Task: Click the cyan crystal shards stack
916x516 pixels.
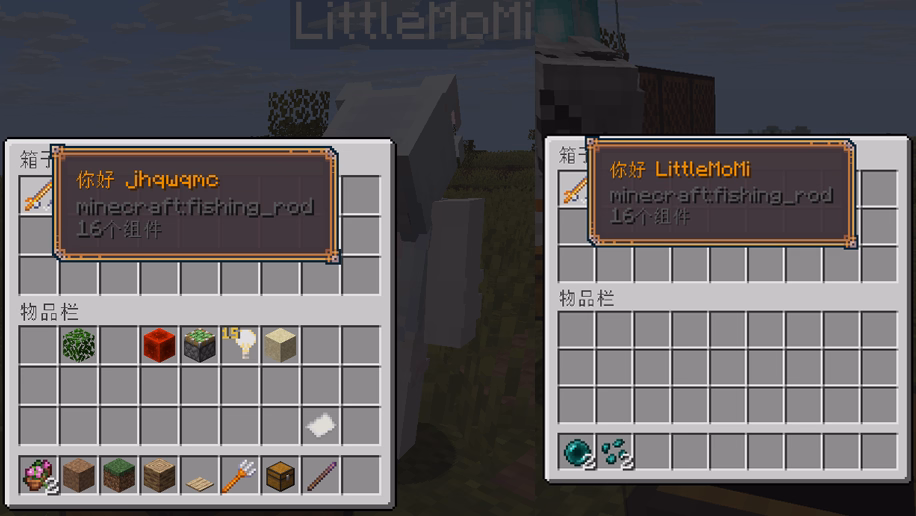Action: (615, 451)
